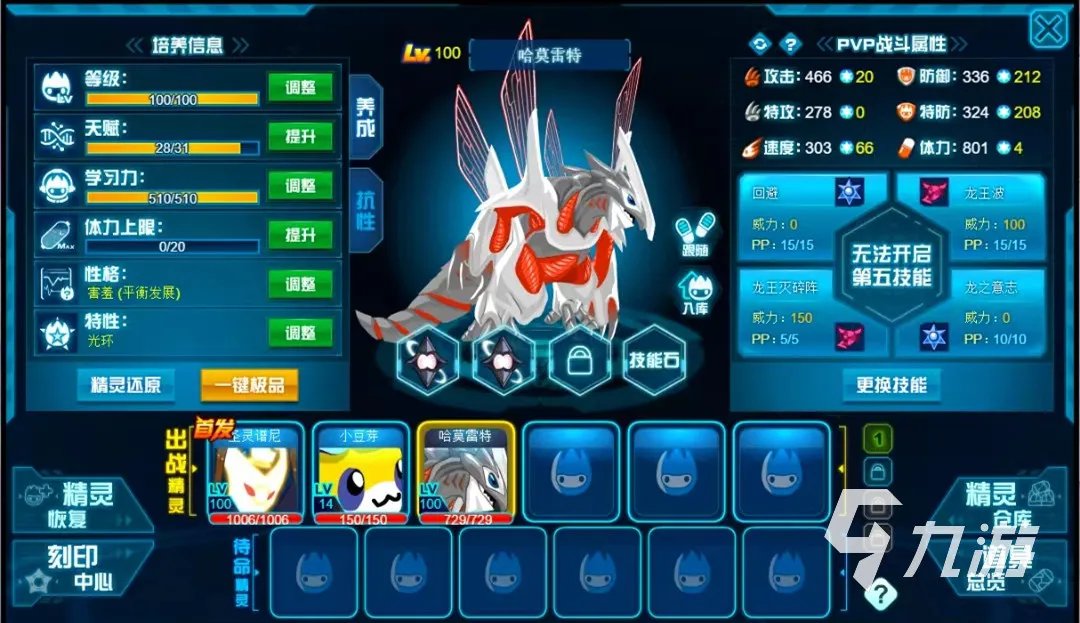Adjust the 等级 level setting
This screenshot has height=623, width=1080.
pyautogui.click(x=300, y=87)
